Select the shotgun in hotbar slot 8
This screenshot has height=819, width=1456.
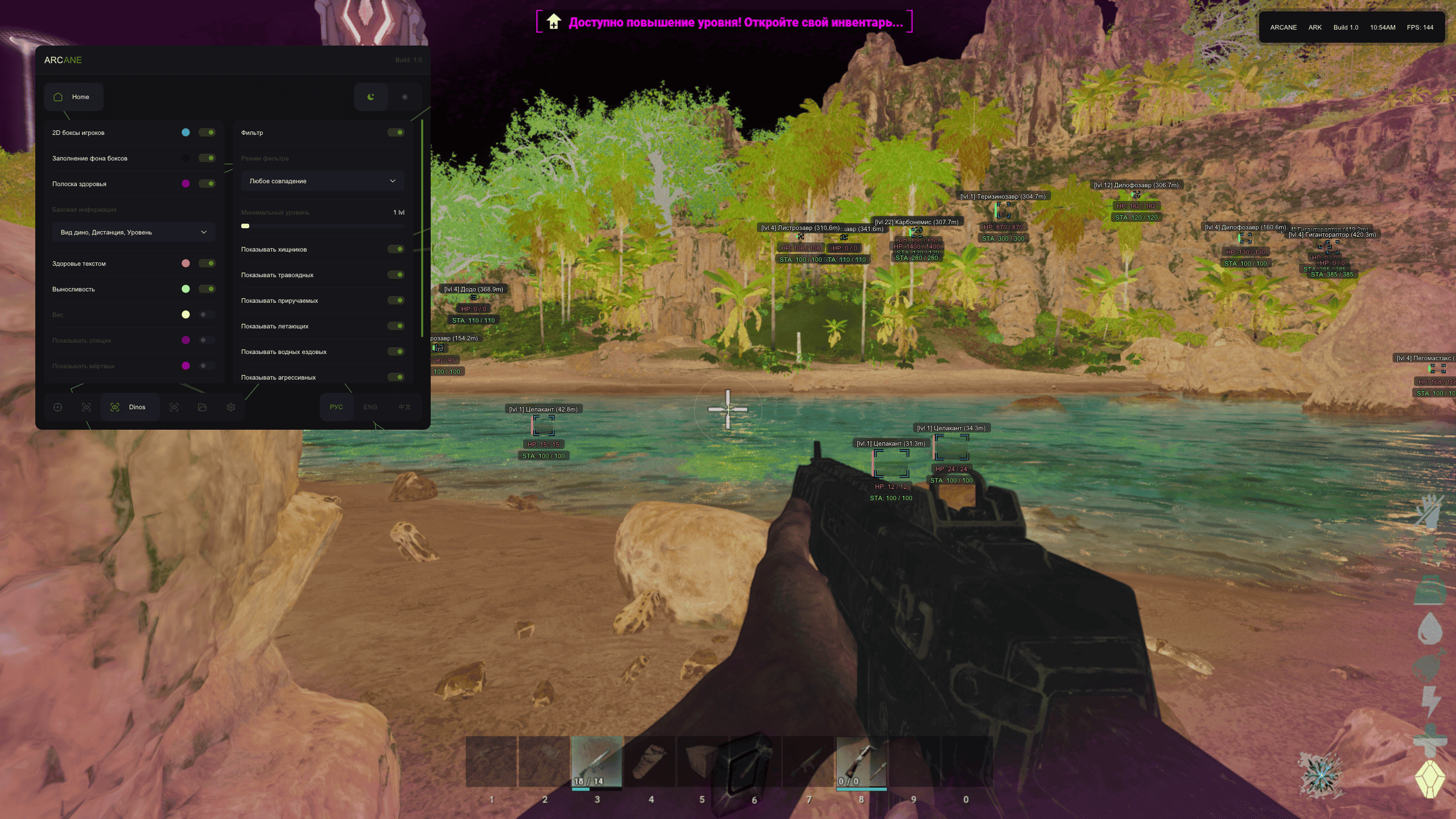click(x=861, y=762)
